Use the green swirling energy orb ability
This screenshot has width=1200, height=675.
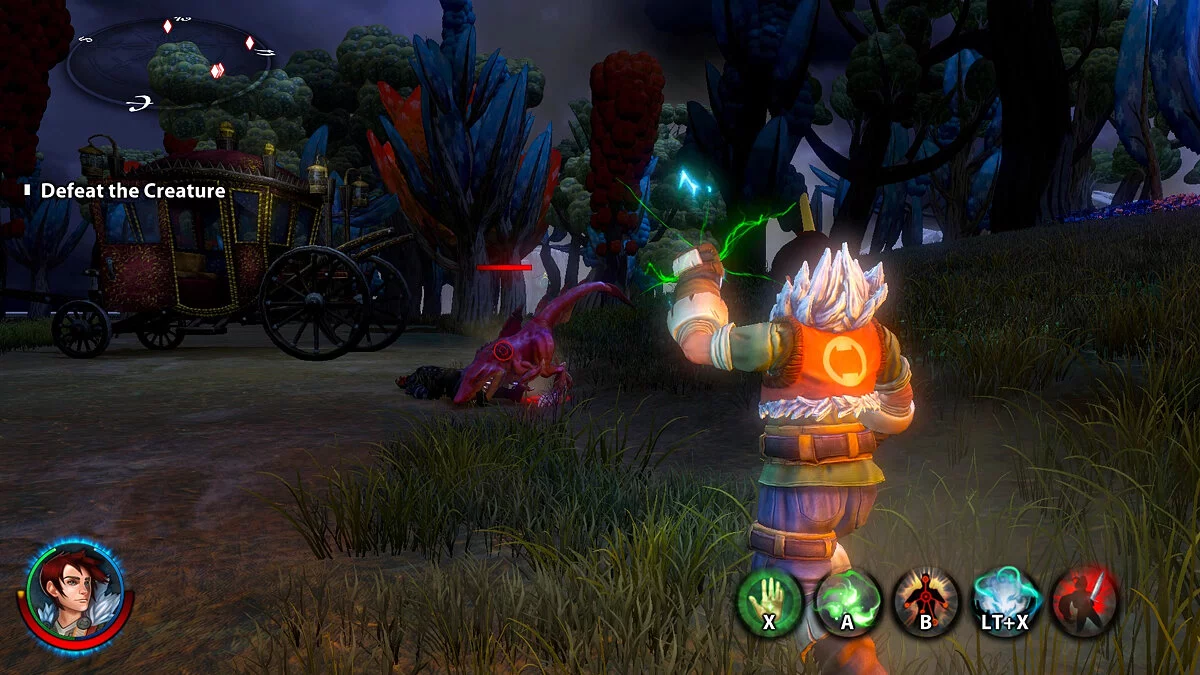(848, 600)
